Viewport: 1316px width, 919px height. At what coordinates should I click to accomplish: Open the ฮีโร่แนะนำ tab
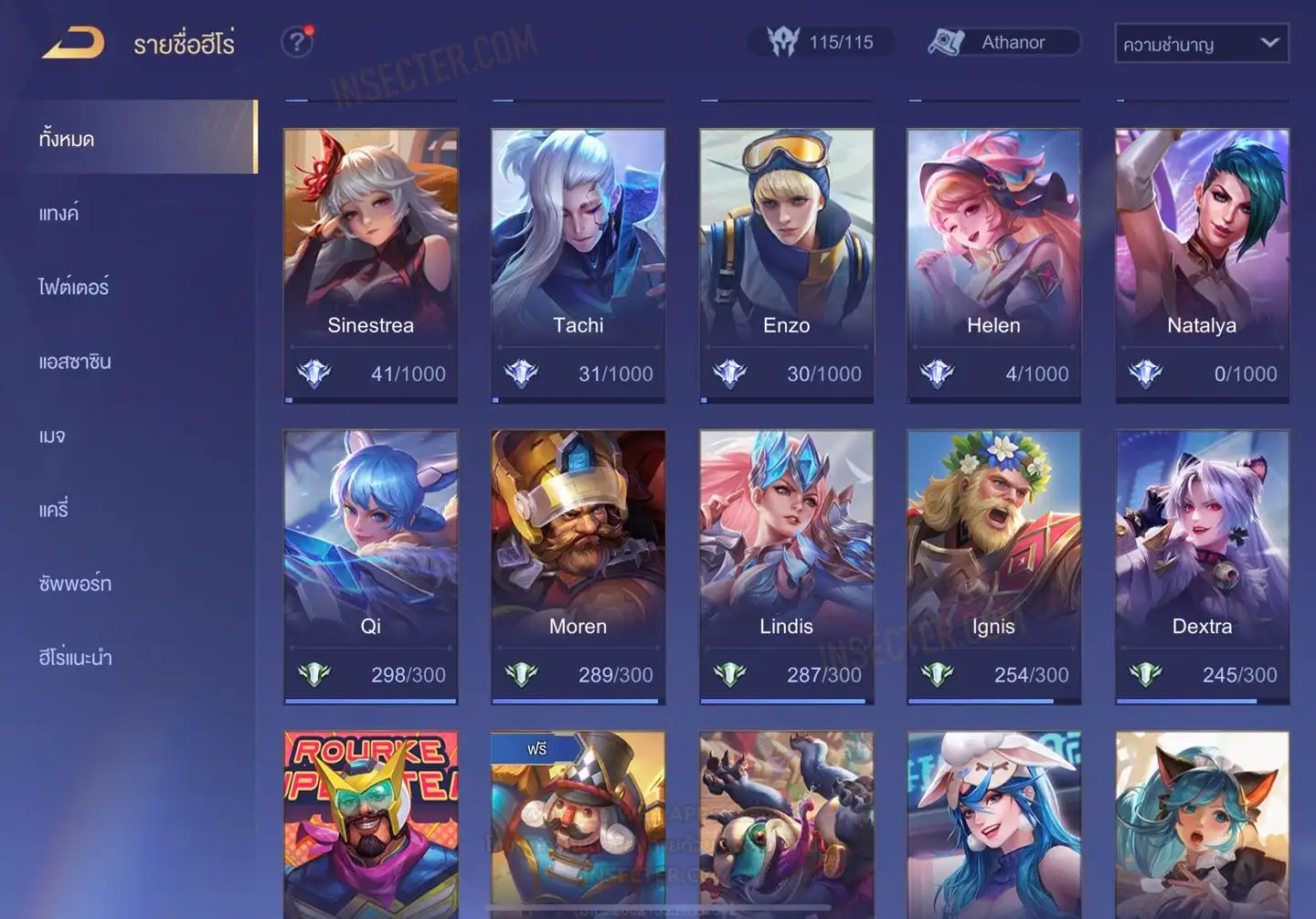click(x=75, y=658)
